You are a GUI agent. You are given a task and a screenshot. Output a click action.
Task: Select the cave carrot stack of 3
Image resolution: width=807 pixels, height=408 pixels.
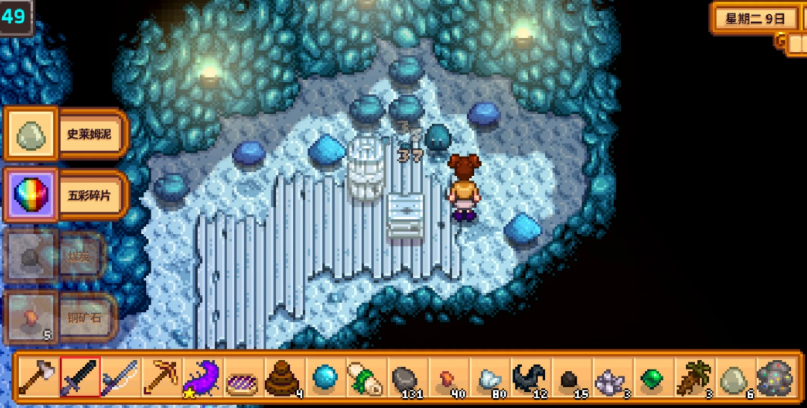pos(693,378)
